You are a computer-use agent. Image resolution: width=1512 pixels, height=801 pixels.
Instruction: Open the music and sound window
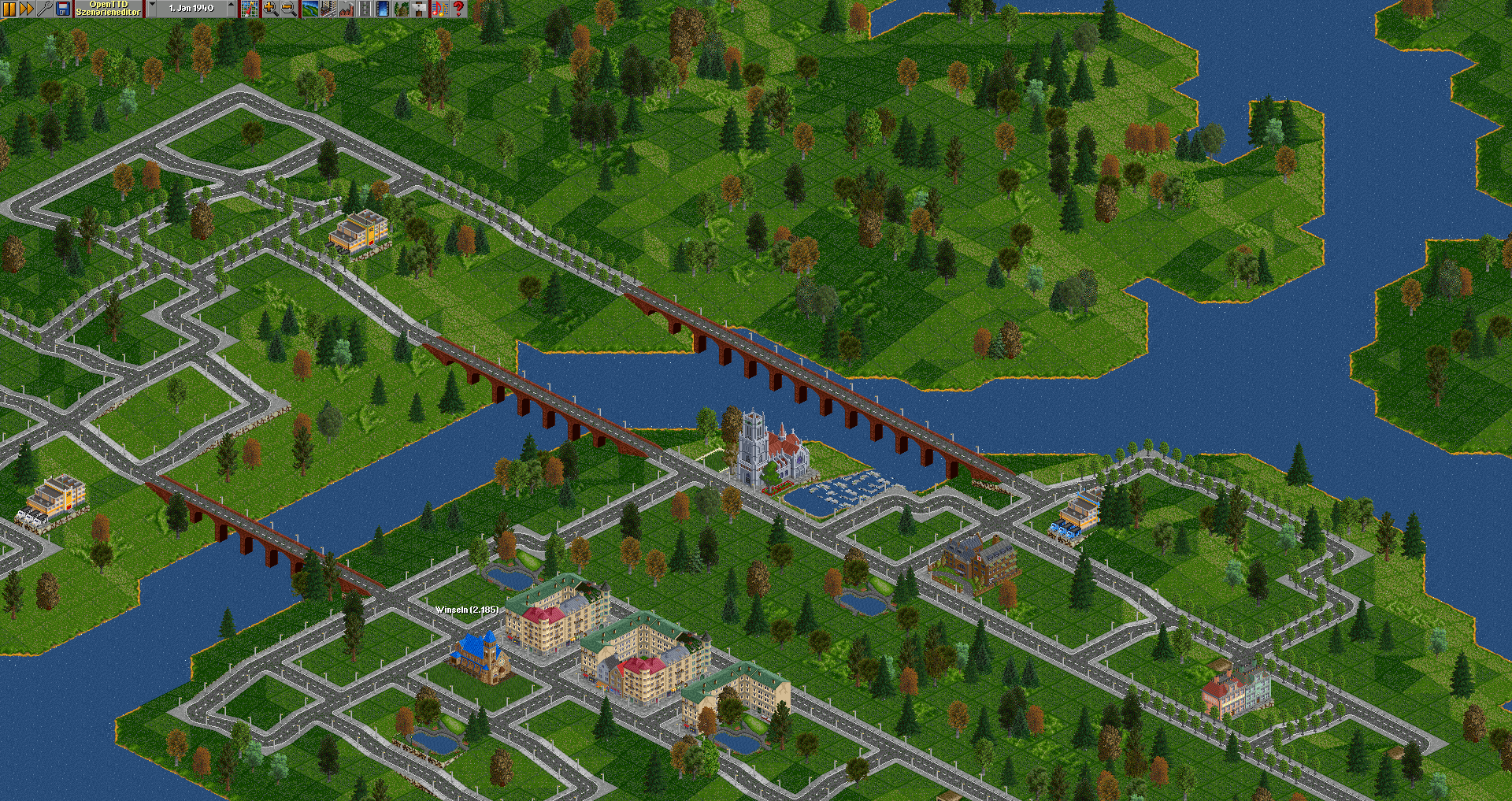pos(439,9)
